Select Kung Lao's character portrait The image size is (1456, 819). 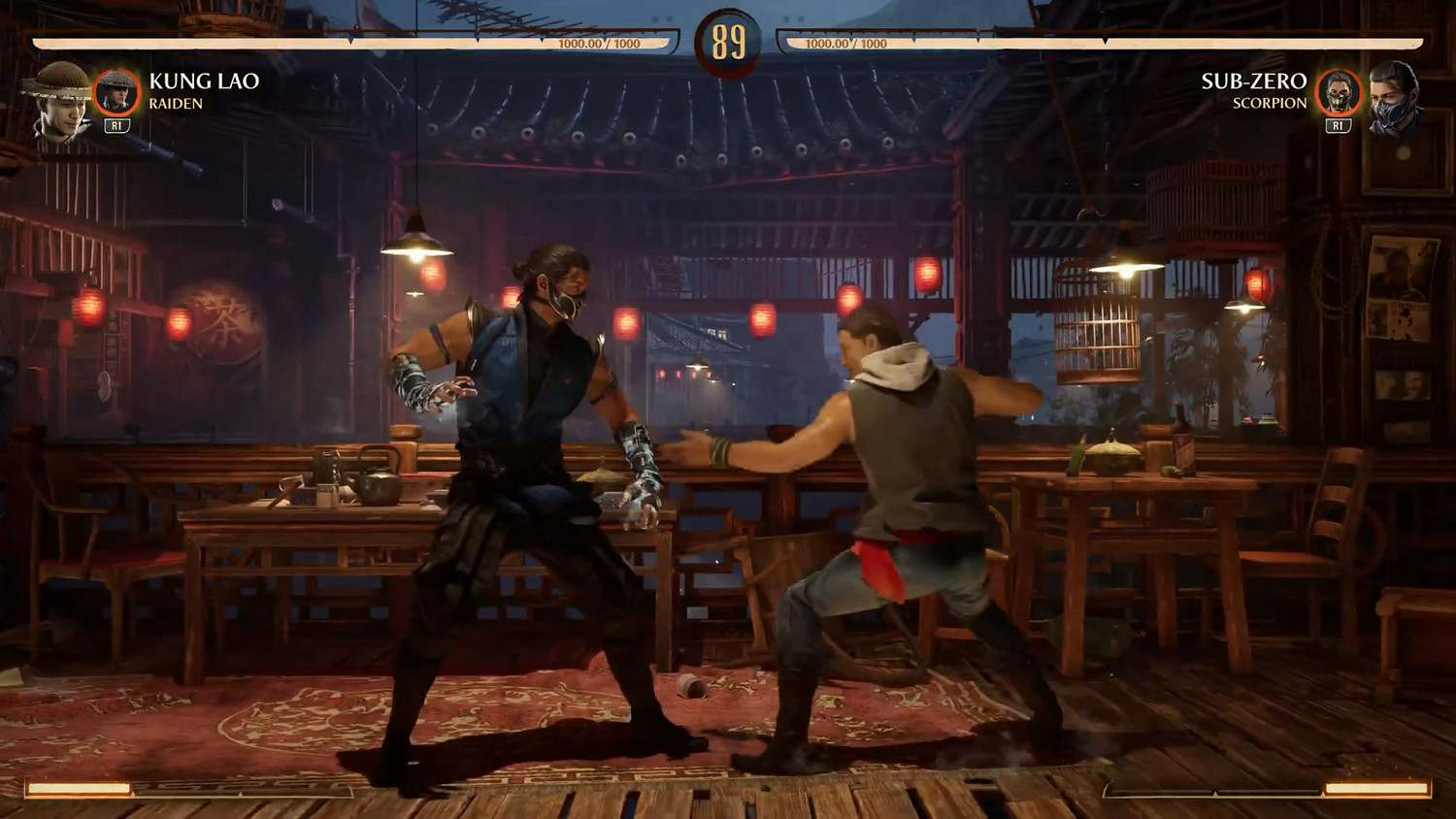55,102
